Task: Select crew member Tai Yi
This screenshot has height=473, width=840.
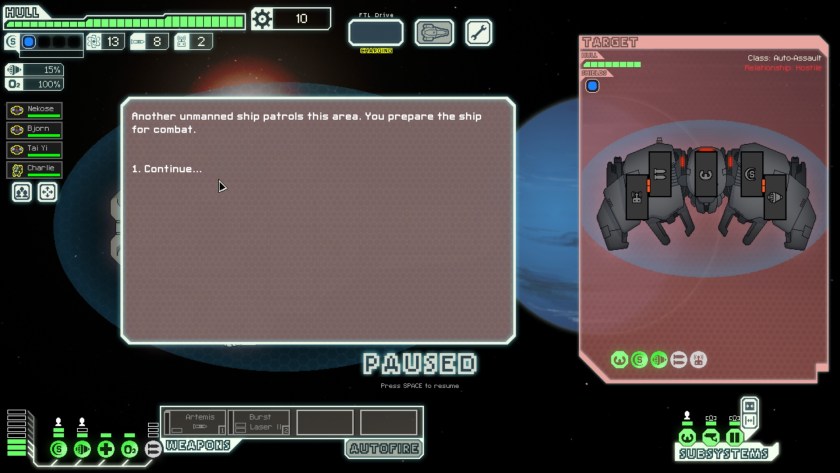Action: 34,150
